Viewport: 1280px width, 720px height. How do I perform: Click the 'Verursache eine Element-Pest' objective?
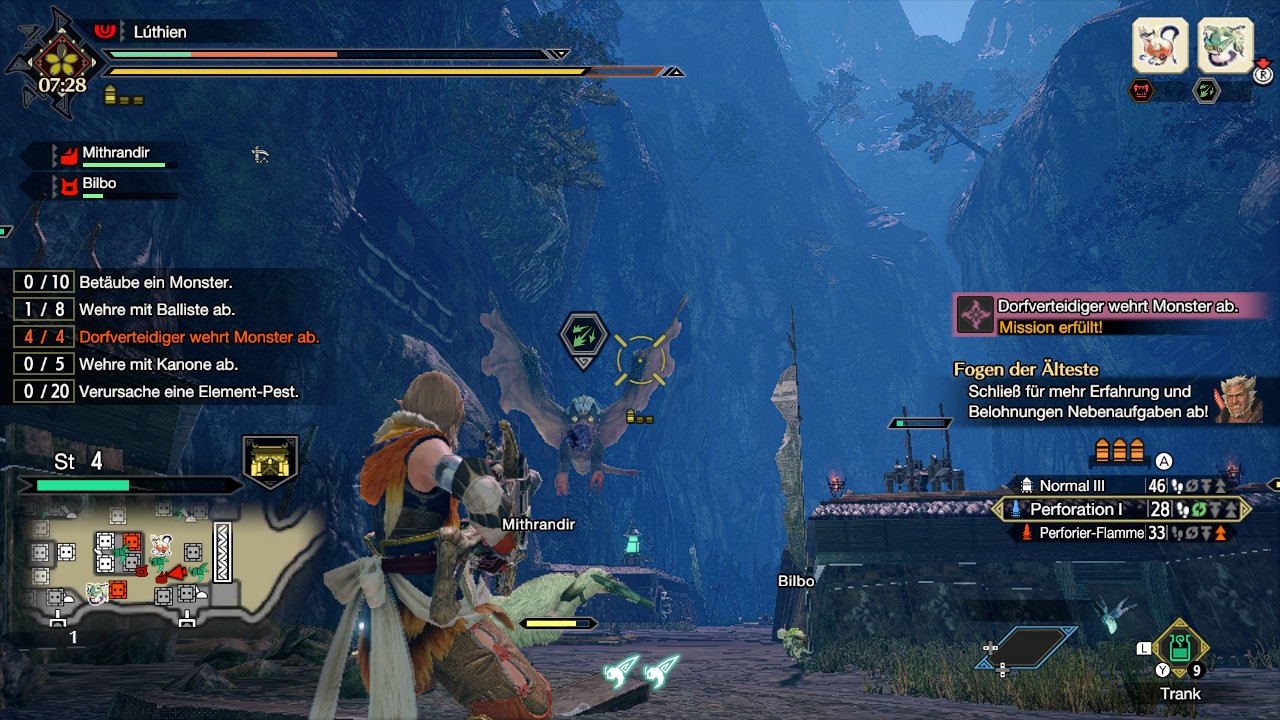(x=189, y=392)
